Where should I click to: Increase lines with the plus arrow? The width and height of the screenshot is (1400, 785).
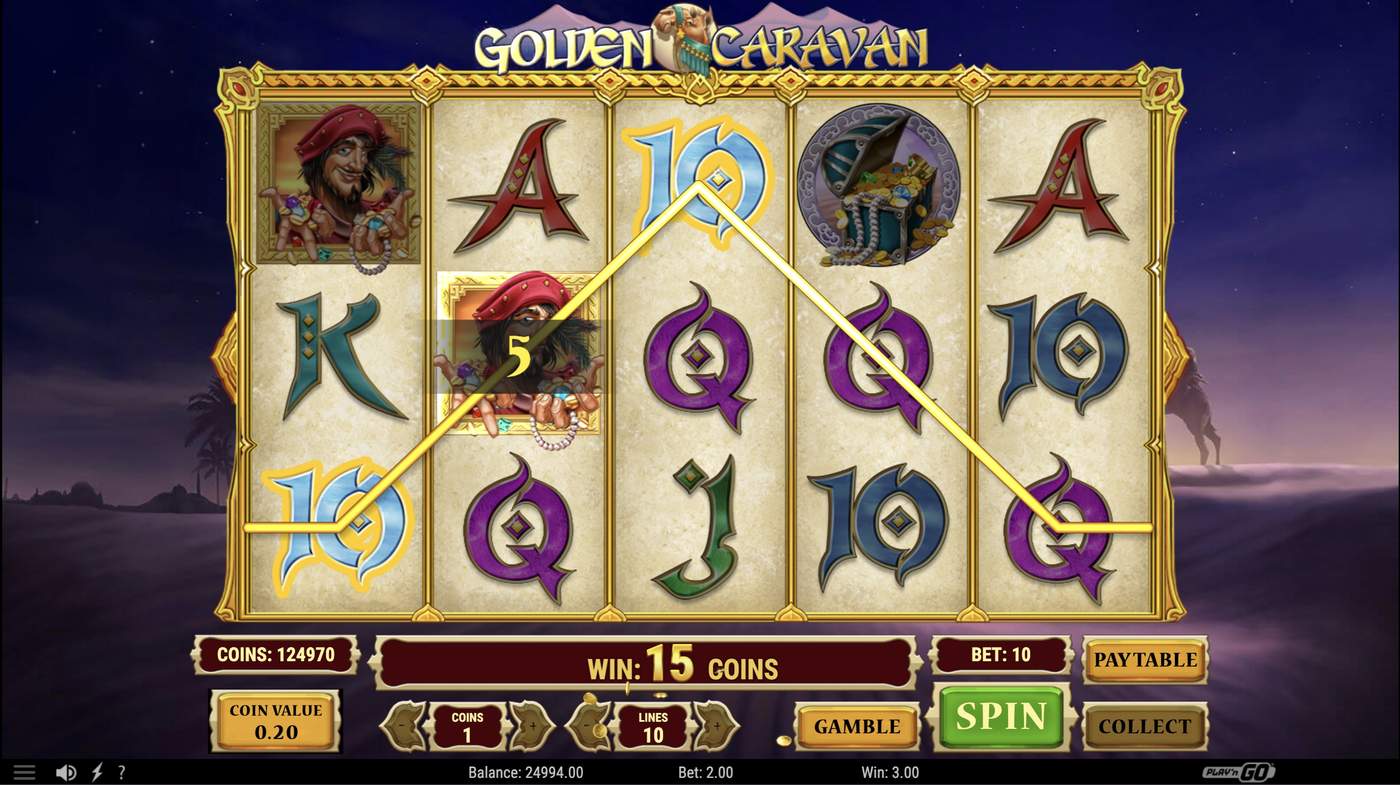[716, 726]
